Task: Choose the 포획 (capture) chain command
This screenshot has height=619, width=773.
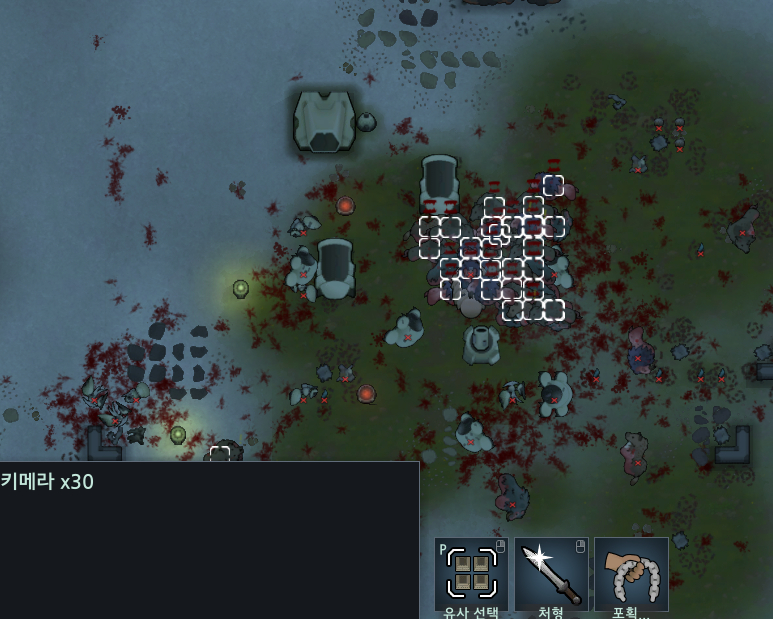Action: coord(631,574)
